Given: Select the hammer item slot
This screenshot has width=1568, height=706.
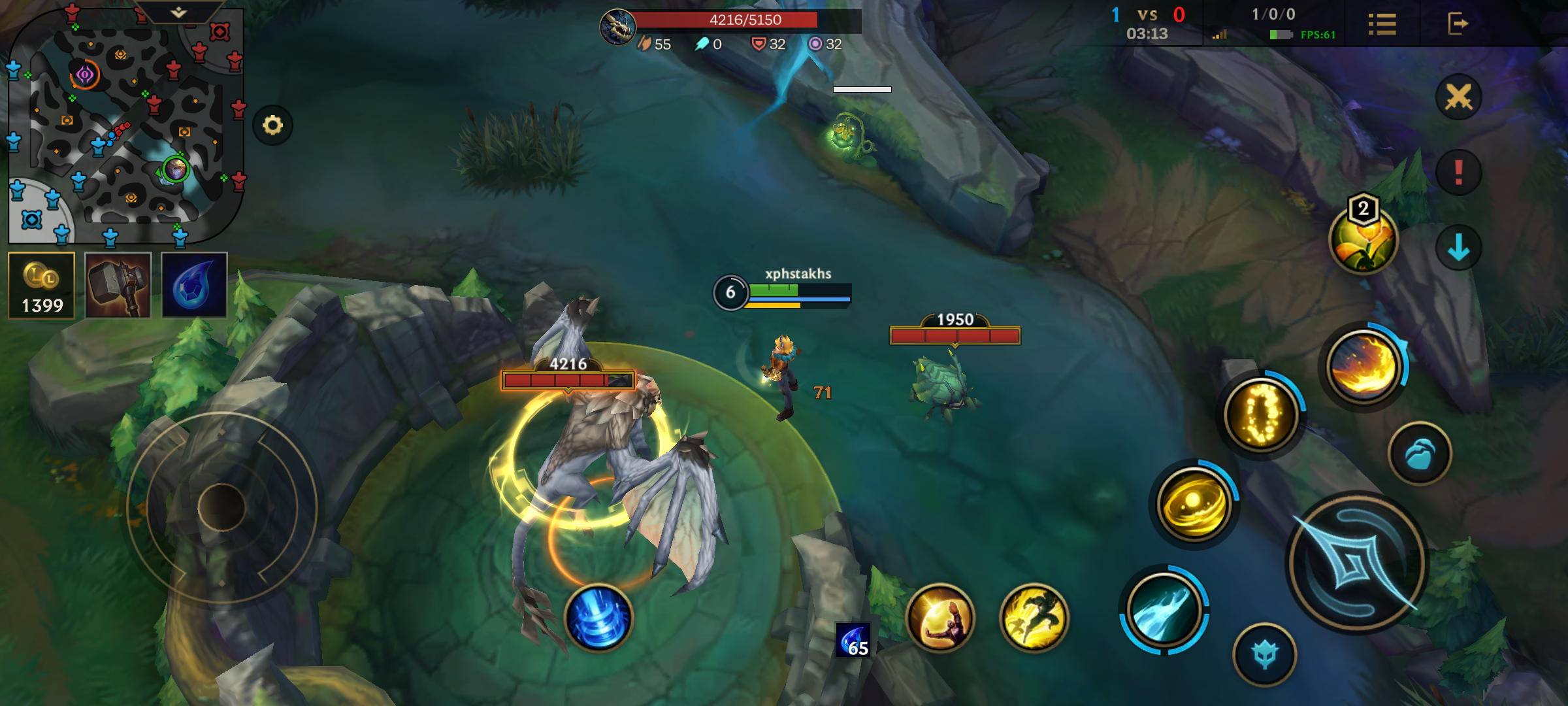Looking at the screenshot, I should coord(118,286).
